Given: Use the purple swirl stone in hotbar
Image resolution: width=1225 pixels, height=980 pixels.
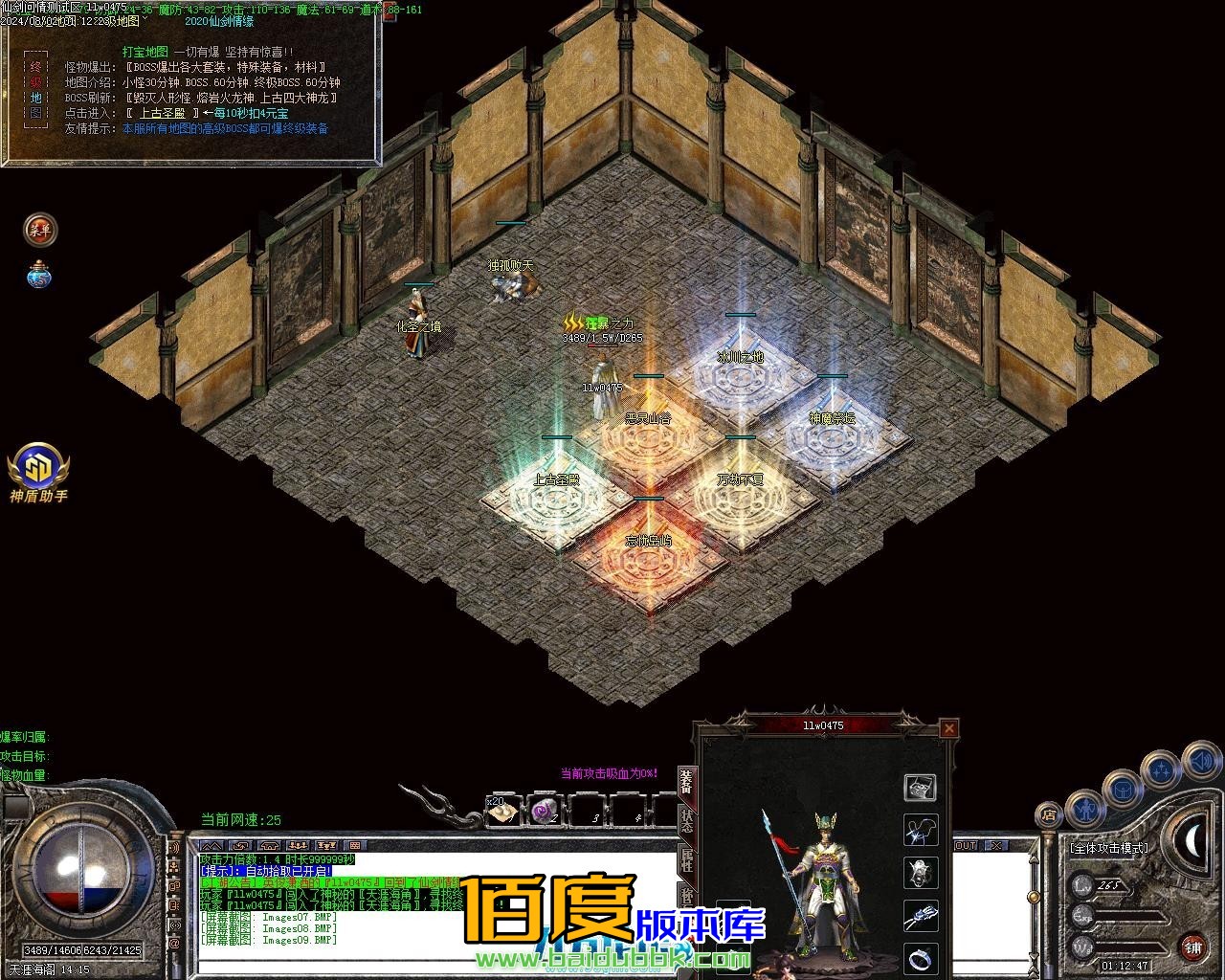Looking at the screenshot, I should pos(546,812).
